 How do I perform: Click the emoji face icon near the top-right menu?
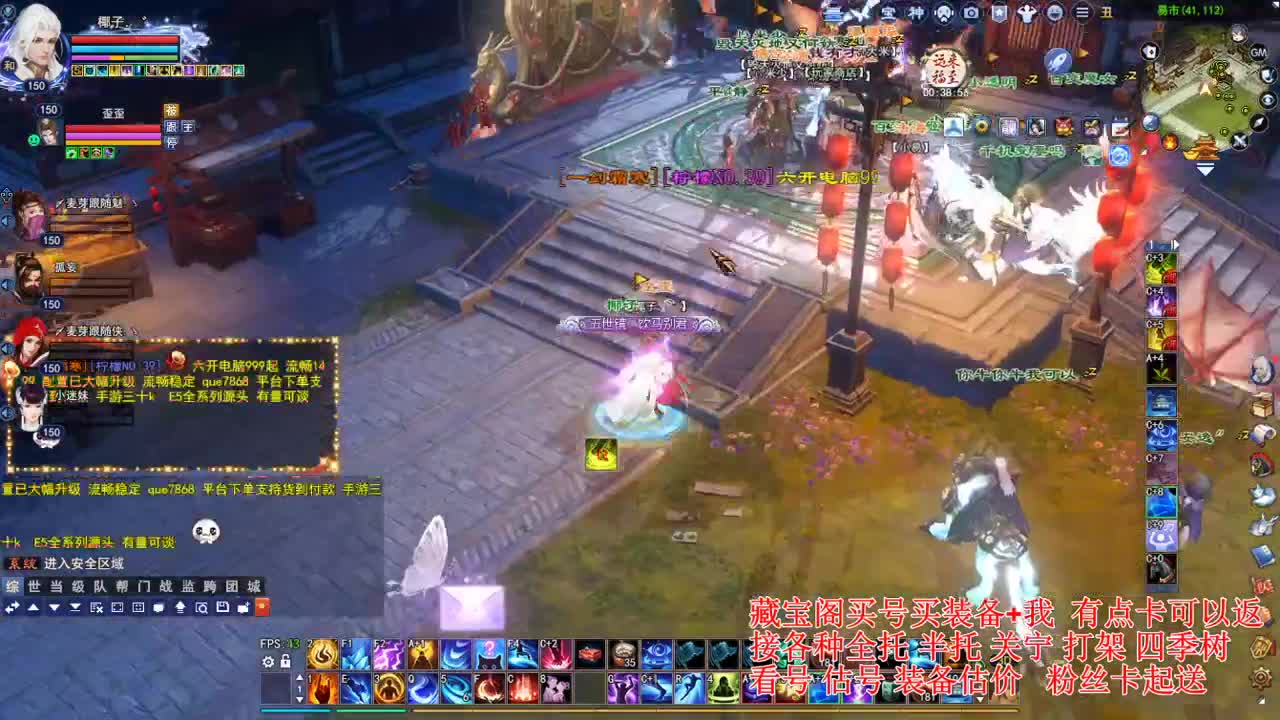click(x=1056, y=14)
